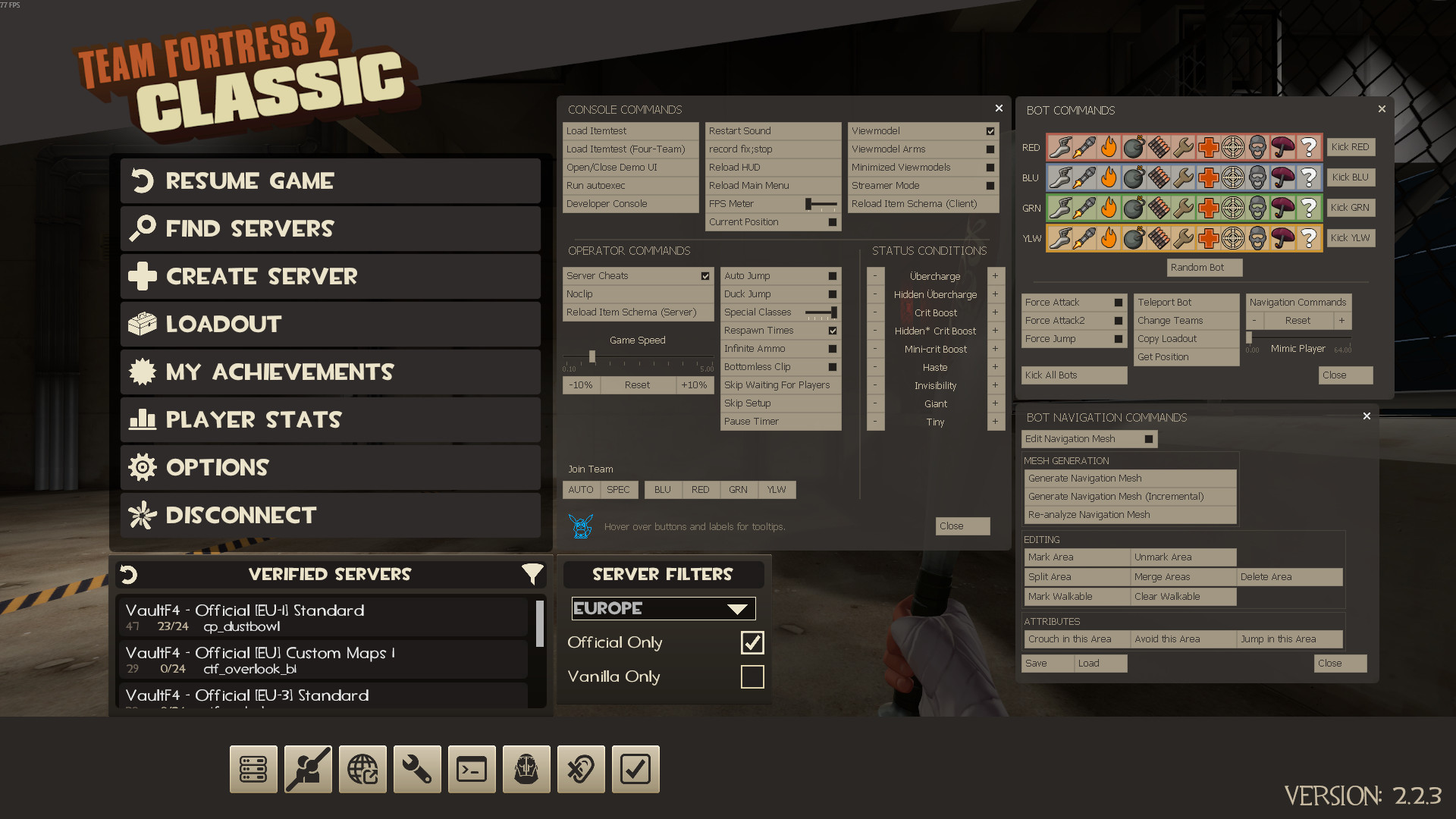The image size is (1456, 819).
Task: Open the EUROPE region dropdown
Action: (x=662, y=607)
